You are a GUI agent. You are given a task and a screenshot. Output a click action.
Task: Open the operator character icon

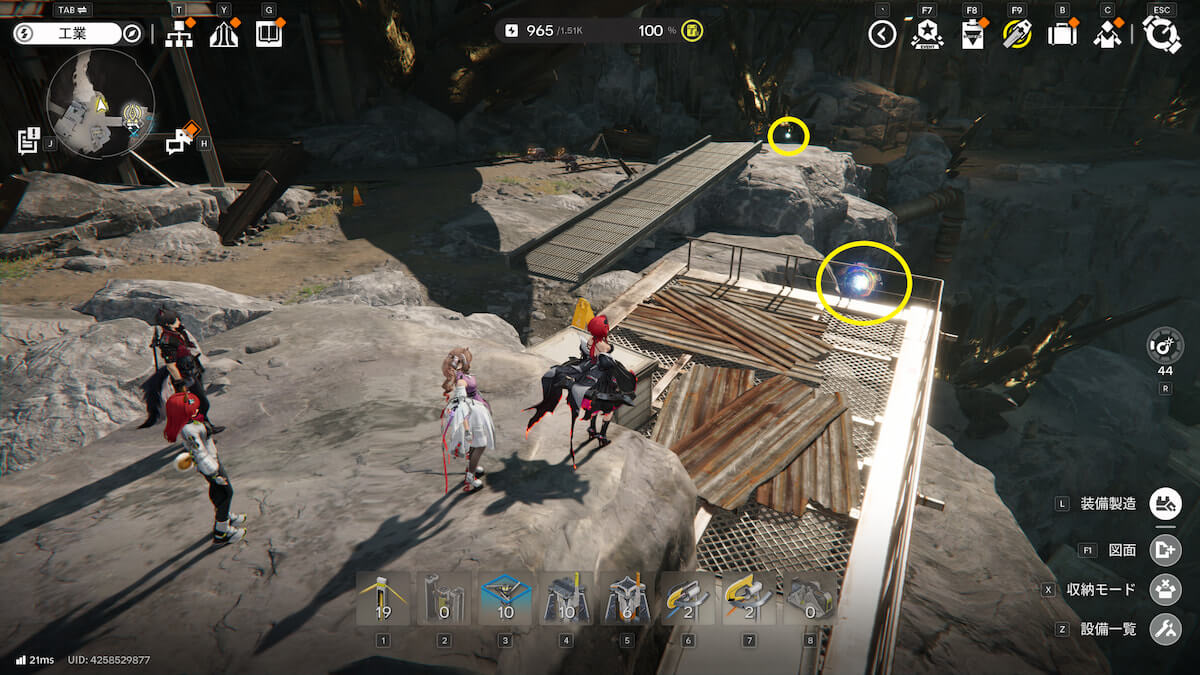coord(1107,35)
